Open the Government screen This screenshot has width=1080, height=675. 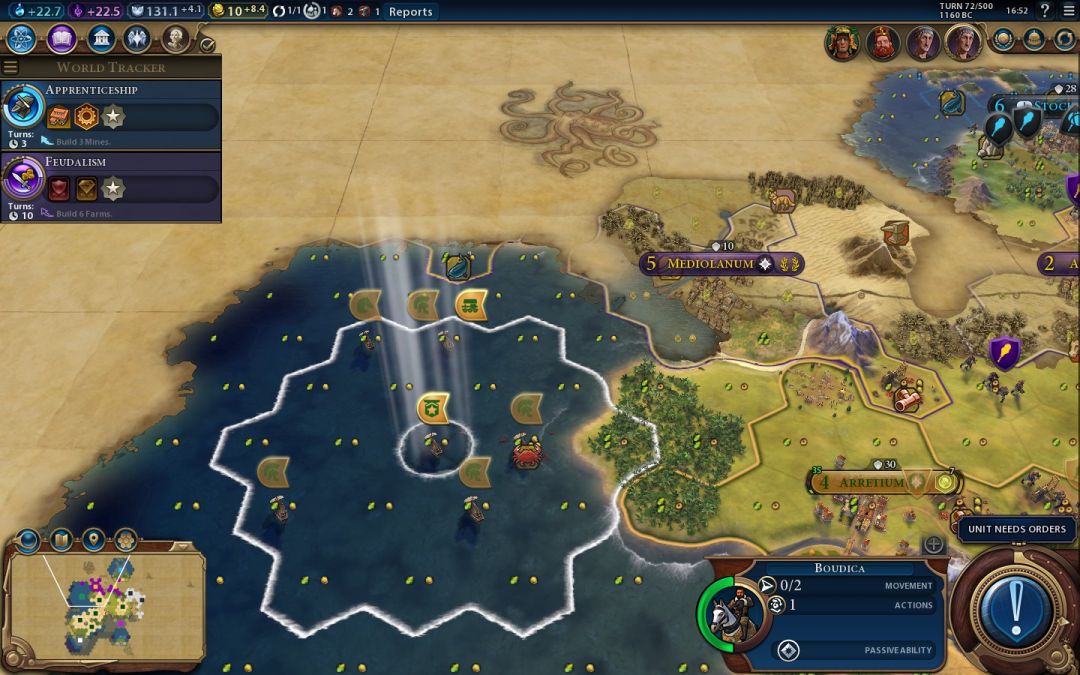(99, 39)
